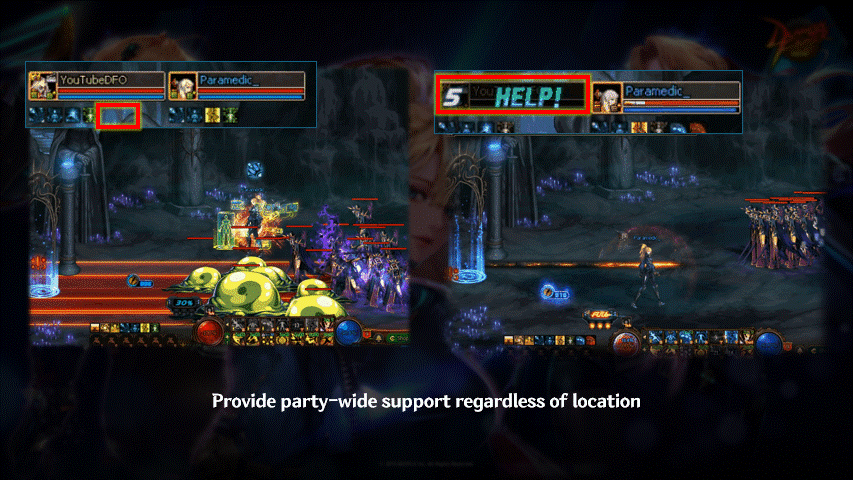Click the red-outlined buff icon under YouTubeDFO
This screenshot has width=853, height=480.
tap(119, 115)
